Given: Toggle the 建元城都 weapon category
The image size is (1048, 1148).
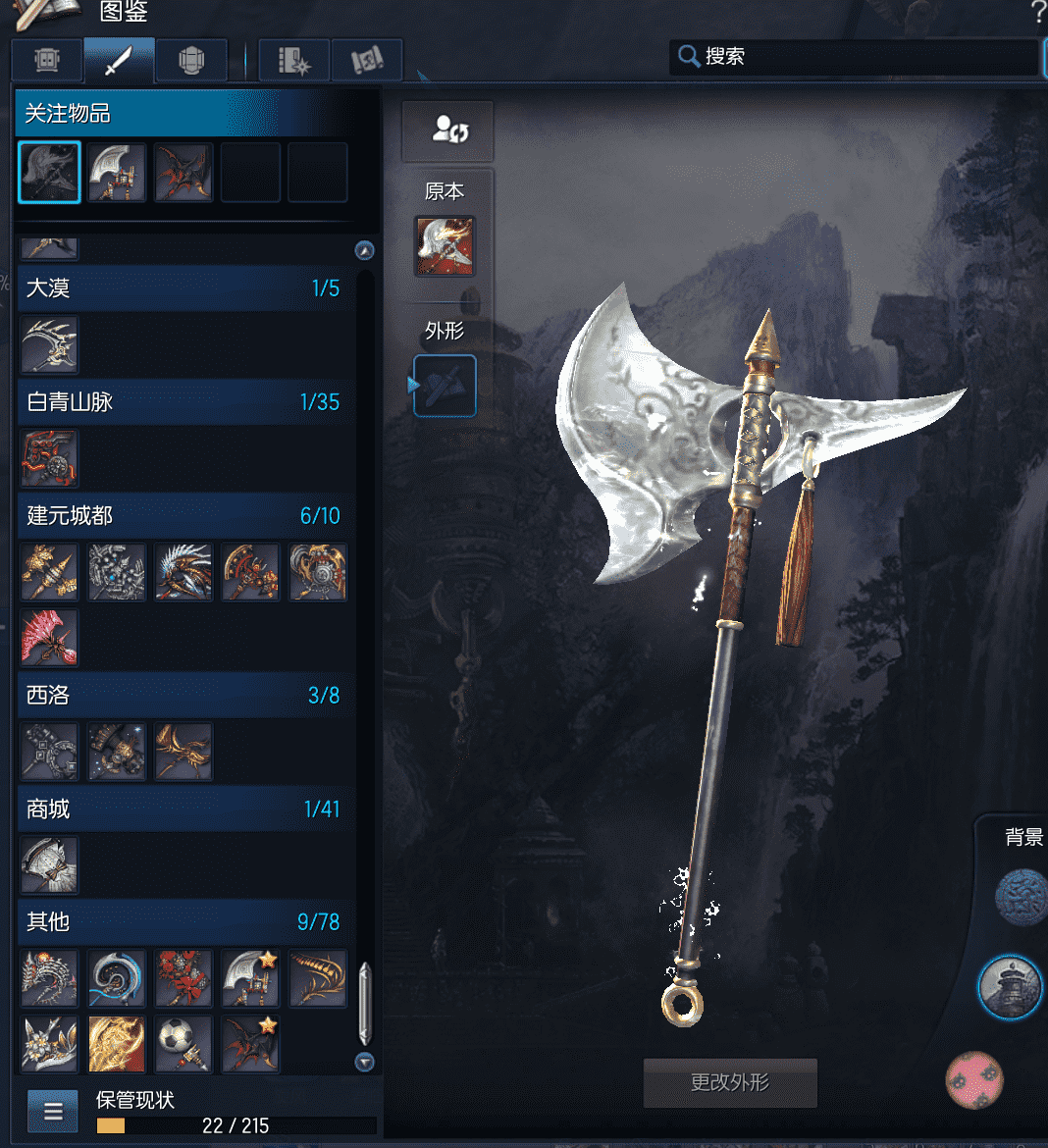Looking at the screenshot, I should click(x=183, y=515).
